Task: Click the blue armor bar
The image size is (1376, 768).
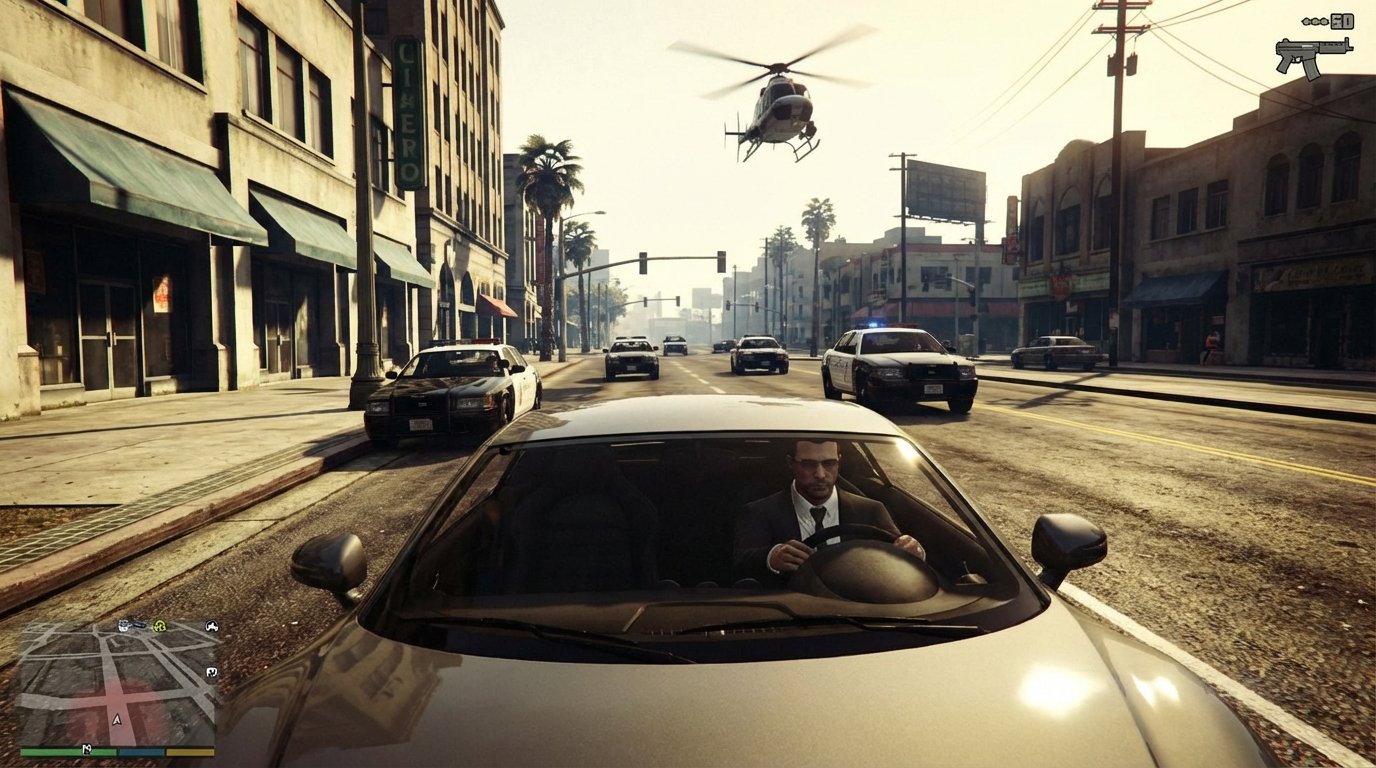Action: pyautogui.click(x=141, y=752)
